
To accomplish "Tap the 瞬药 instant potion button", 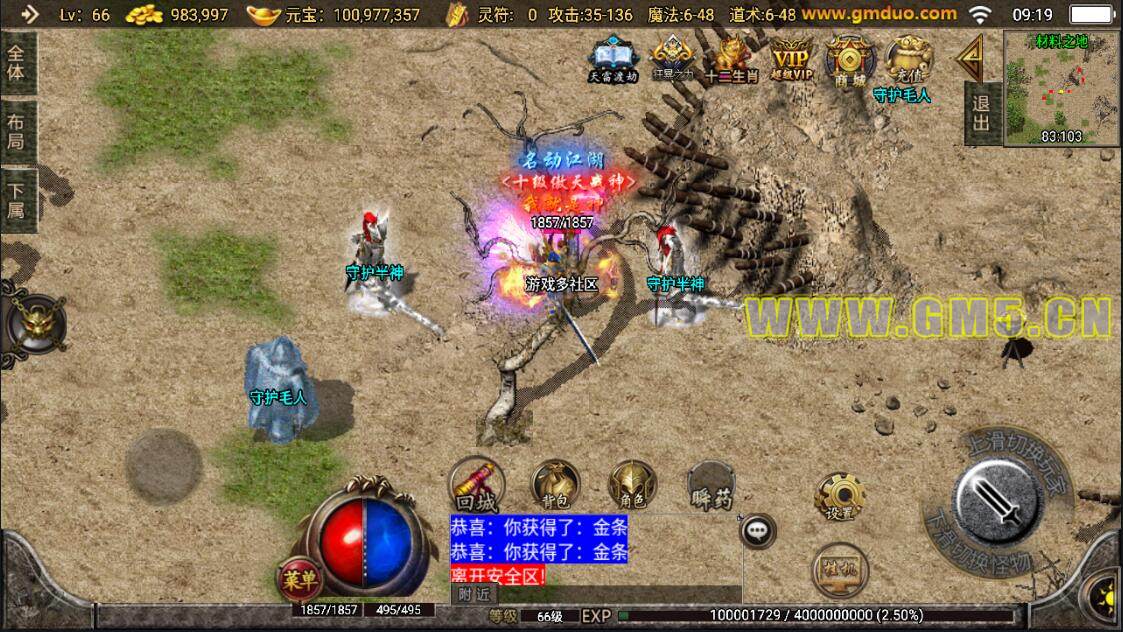I will [711, 485].
